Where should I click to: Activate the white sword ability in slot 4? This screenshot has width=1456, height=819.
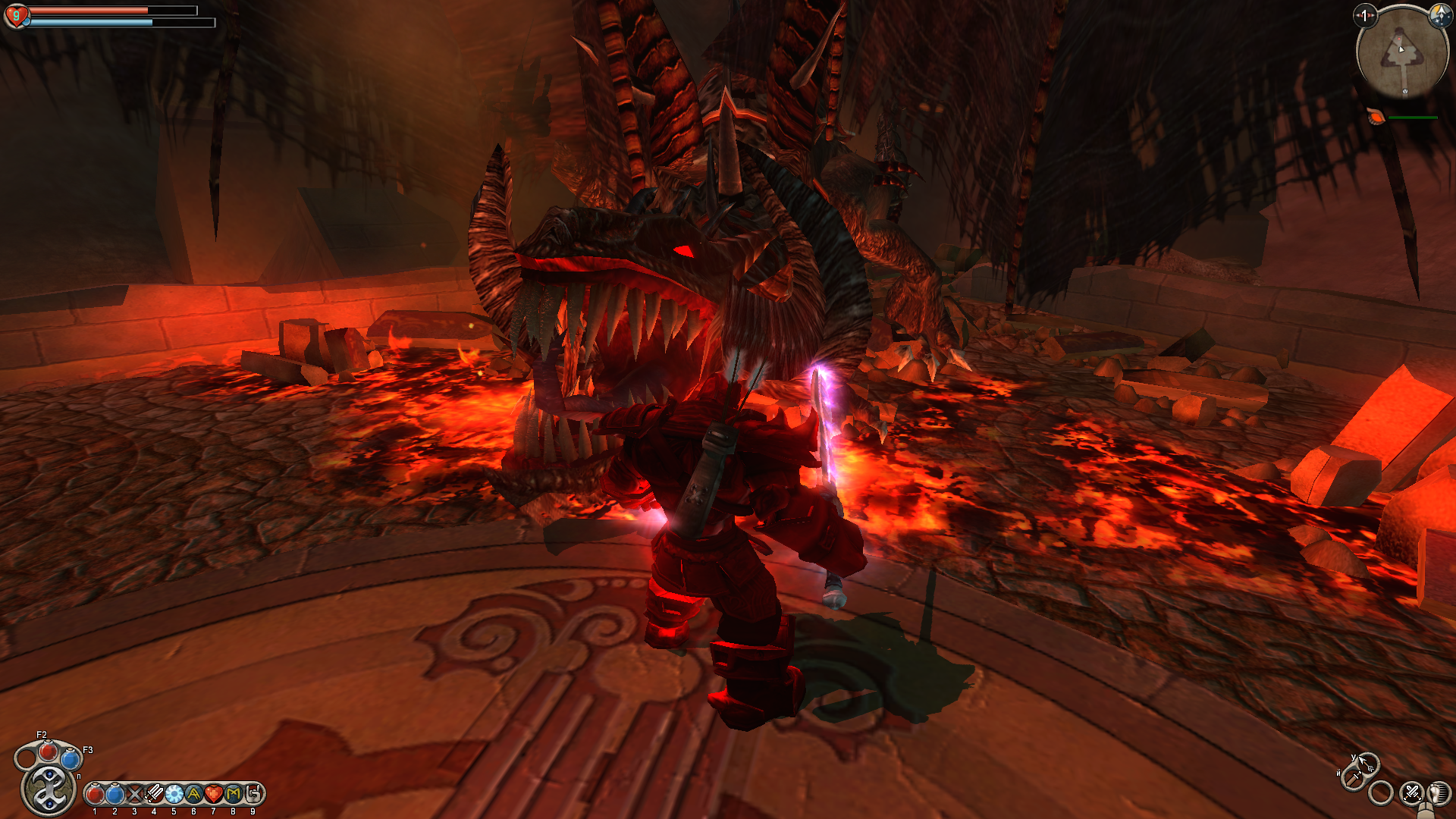point(154,794)
